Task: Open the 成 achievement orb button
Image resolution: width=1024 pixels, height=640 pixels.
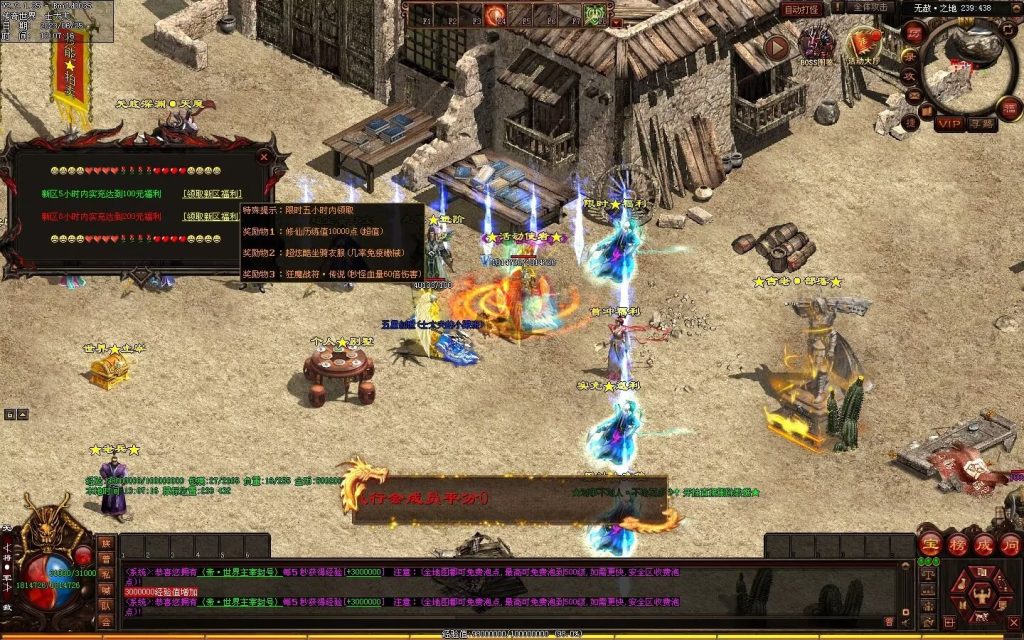Action: point(983,546)
